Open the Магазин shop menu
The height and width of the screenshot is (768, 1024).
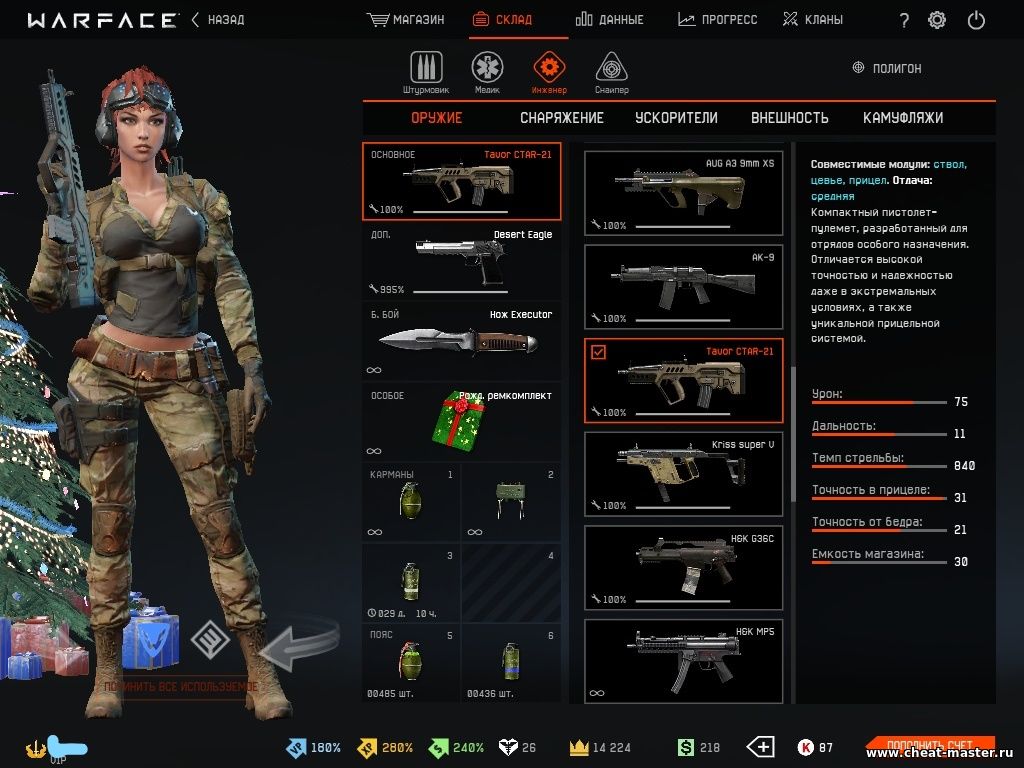pos(405,19)
